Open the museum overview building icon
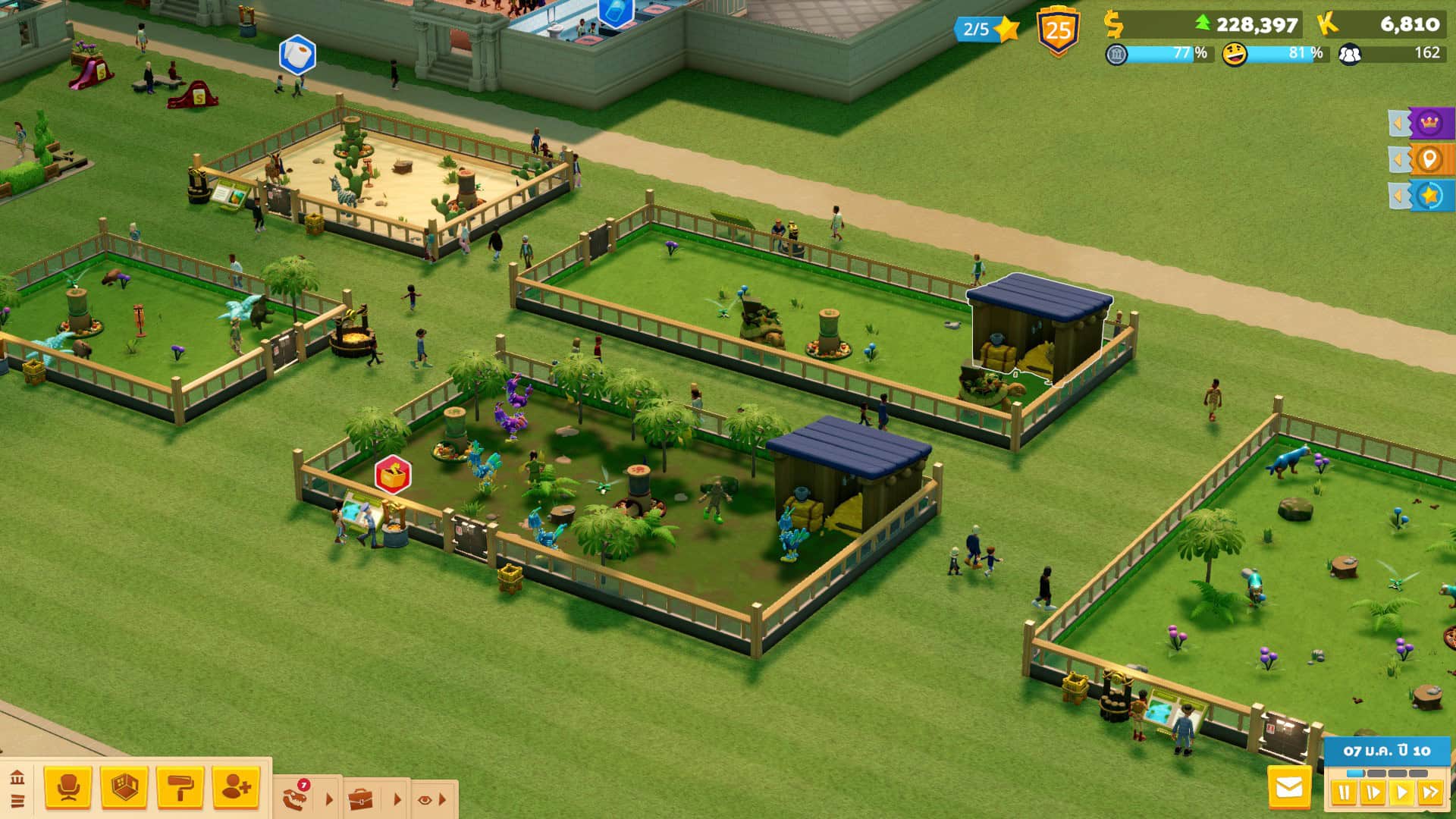 pyautogui.click(x=17, y=777)
